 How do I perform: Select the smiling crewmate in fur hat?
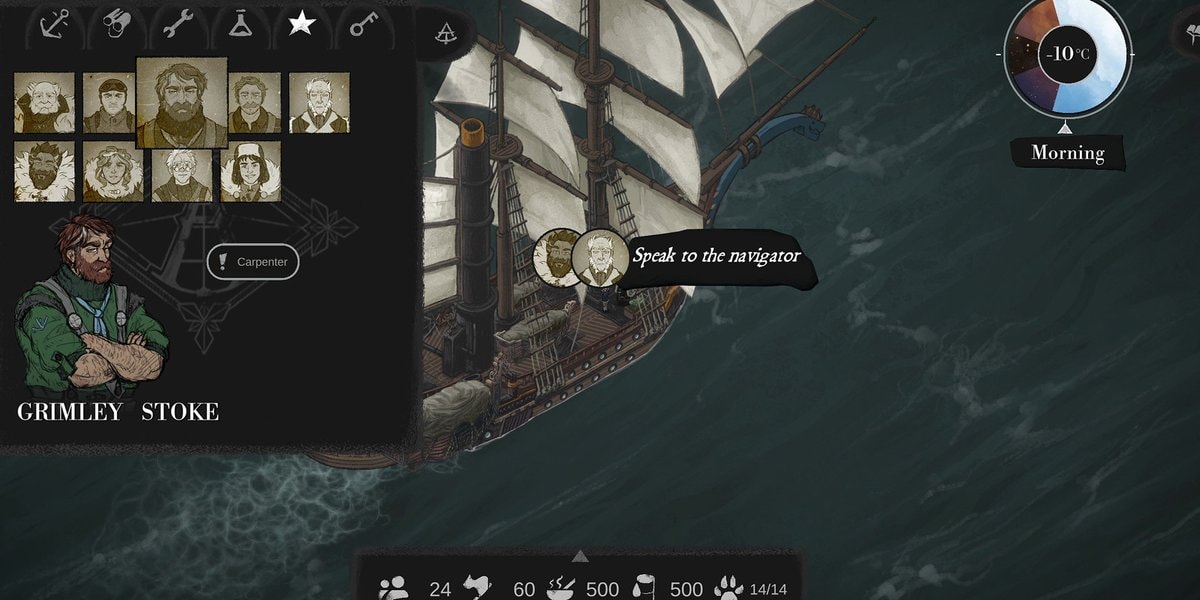pos(250,171)
